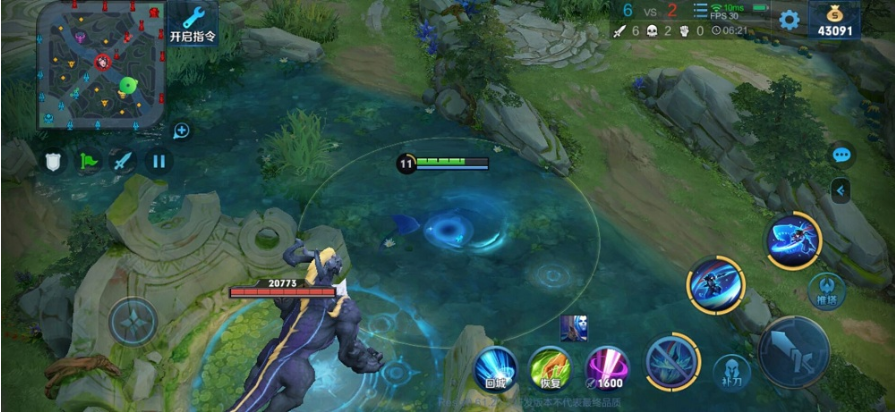Click the collapse arrow below the chat bubble
Screen dimensions: 895x412
(x=841, y=189)
